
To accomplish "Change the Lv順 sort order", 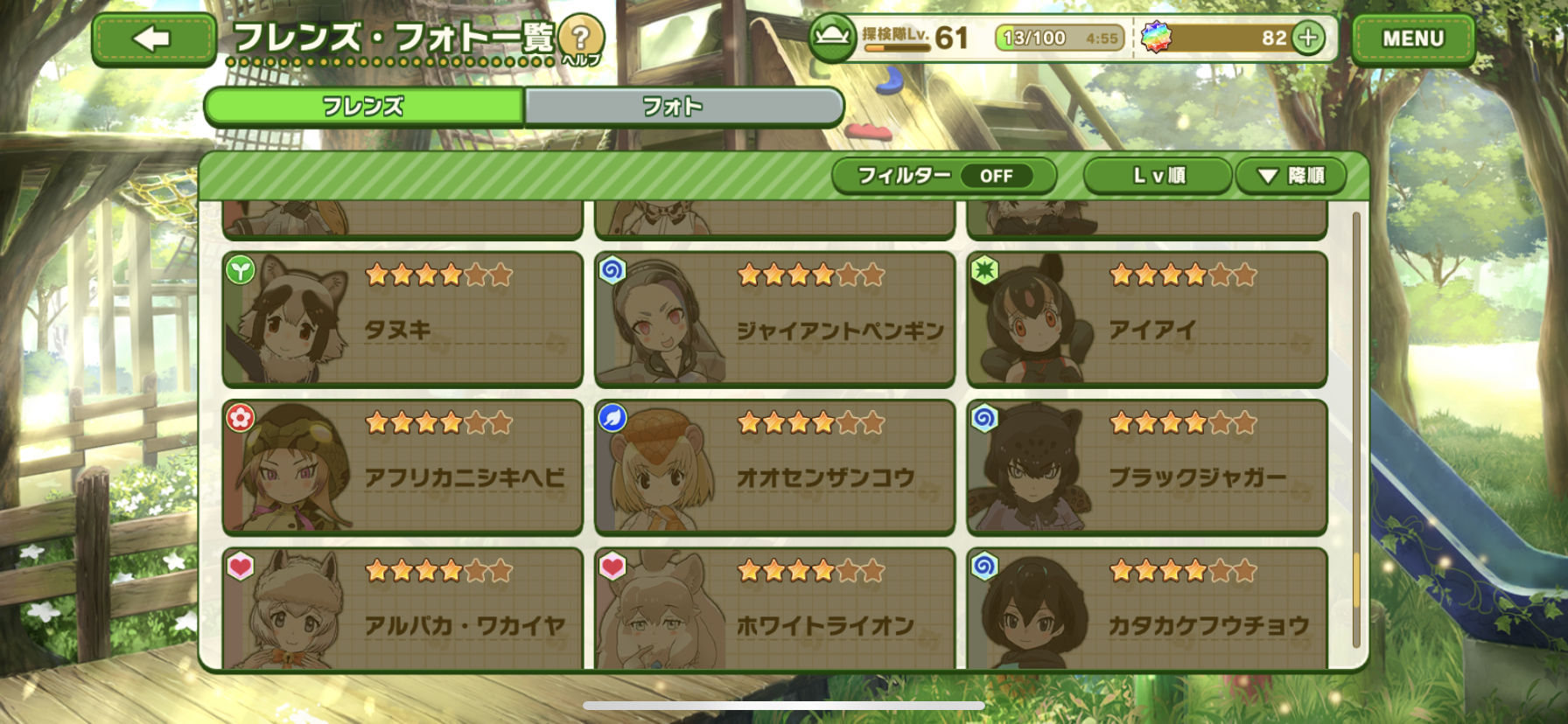I will pyautogui.click(x=1158, y=176).
